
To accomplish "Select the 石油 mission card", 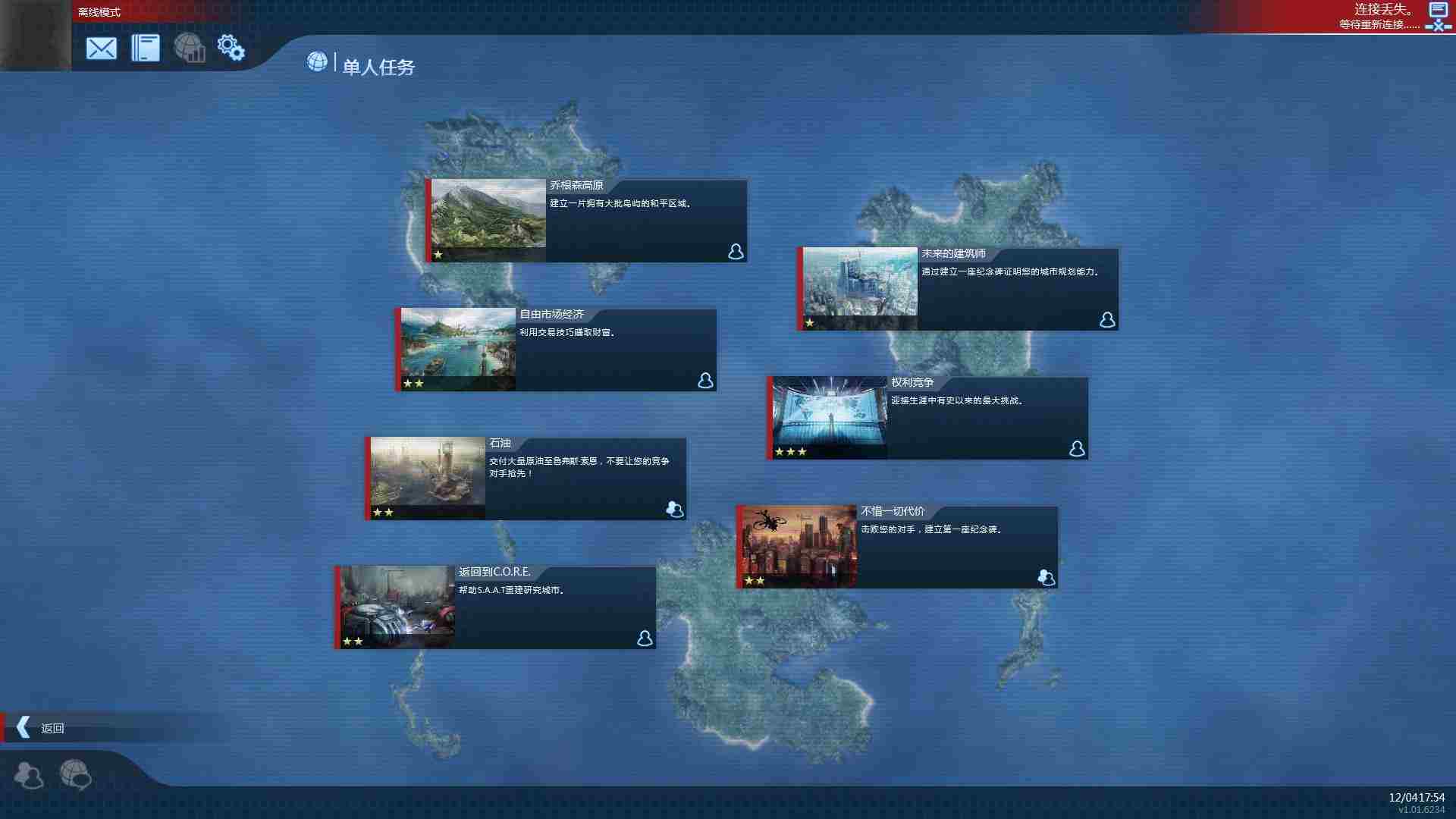I will pos(526,479).
